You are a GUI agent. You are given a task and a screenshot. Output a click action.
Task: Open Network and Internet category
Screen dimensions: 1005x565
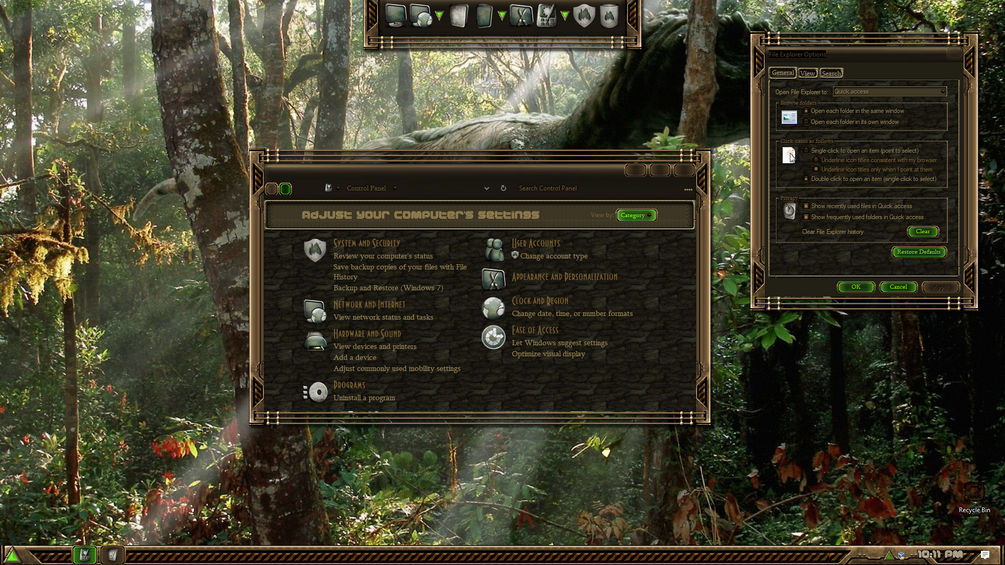tap(369, 304)
